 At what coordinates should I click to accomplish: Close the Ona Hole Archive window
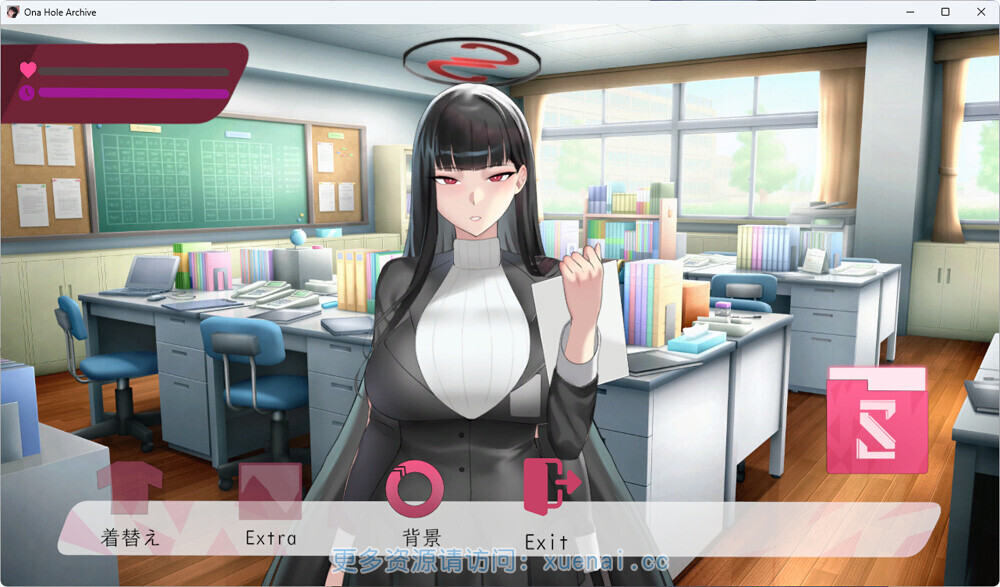979,11
